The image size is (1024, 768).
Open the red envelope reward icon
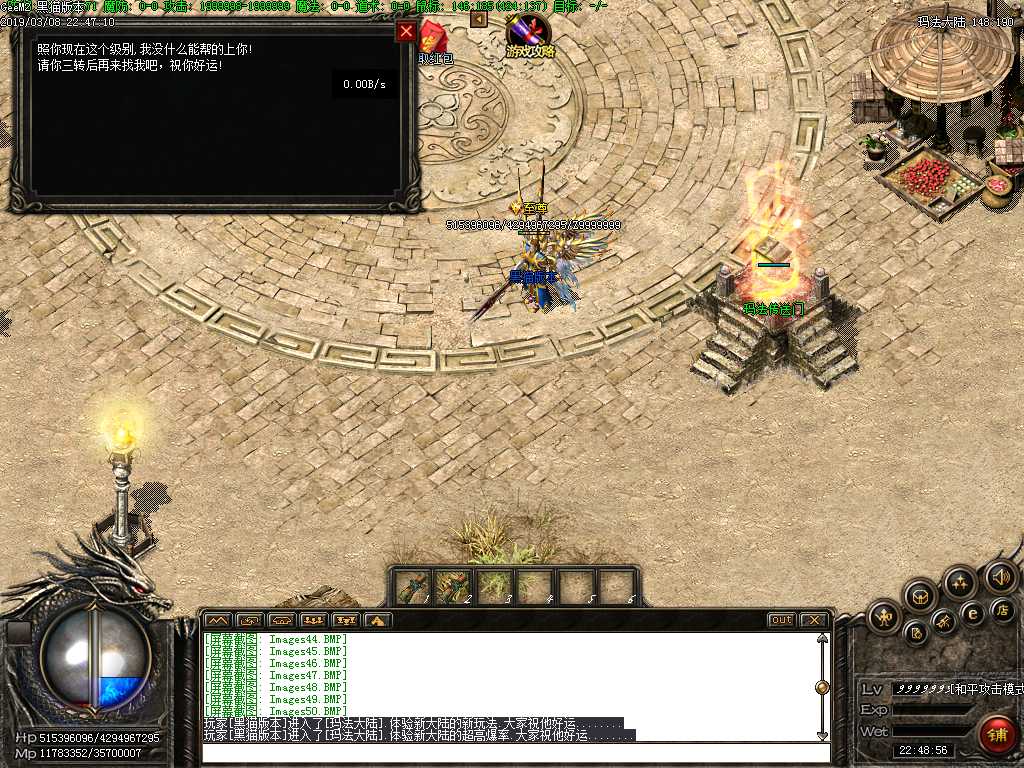coord(433,37)
